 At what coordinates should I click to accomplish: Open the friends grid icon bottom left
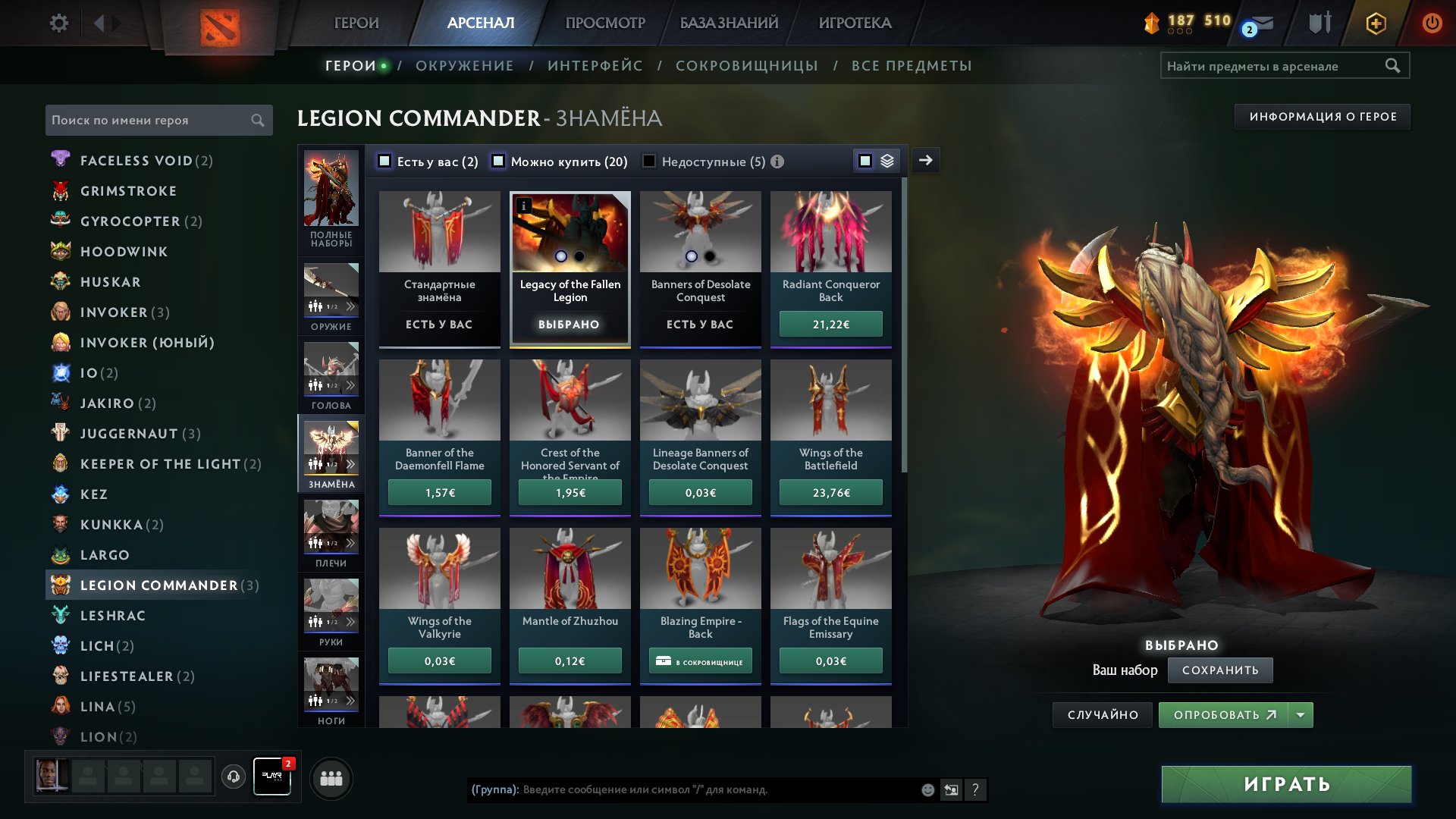331,777
